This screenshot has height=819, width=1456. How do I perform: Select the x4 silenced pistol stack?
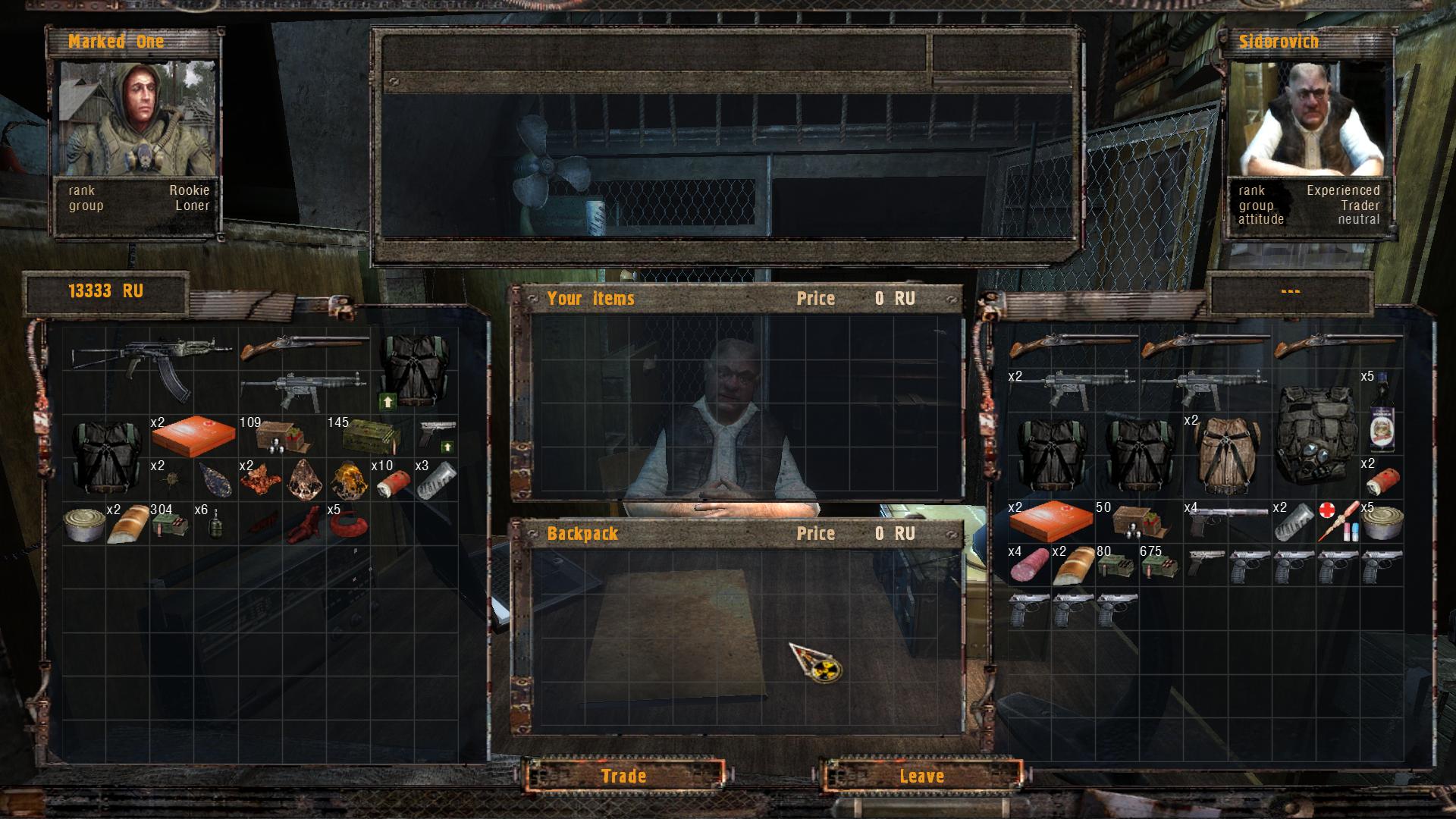1227,520
